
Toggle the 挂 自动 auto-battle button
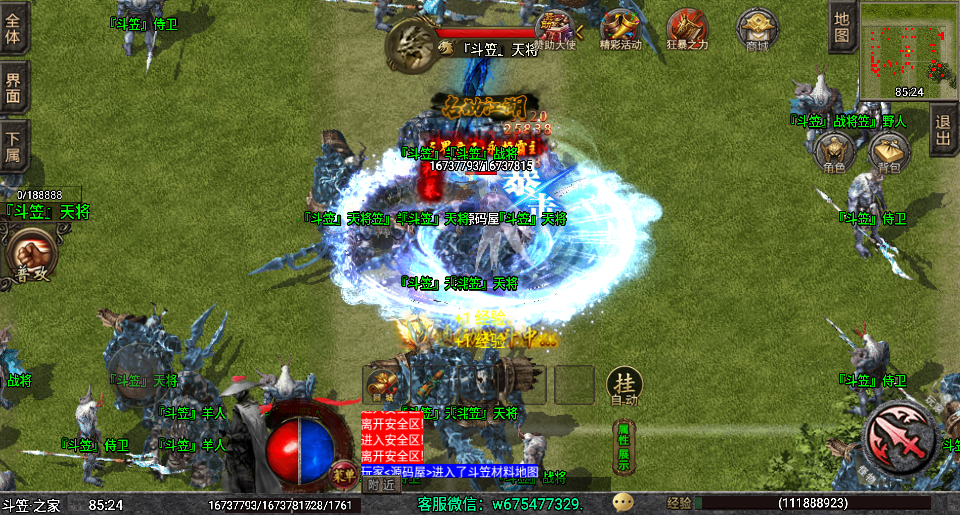tap(624, 386)
